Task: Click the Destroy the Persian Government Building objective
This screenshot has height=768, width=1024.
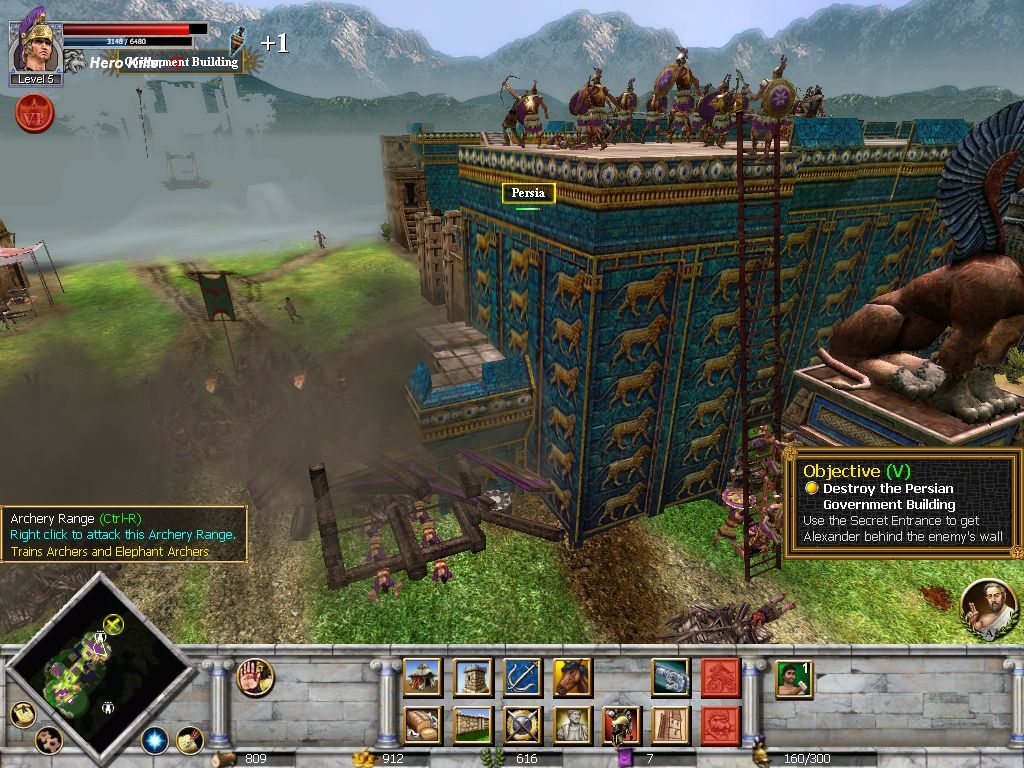Action: pos(888,496)
